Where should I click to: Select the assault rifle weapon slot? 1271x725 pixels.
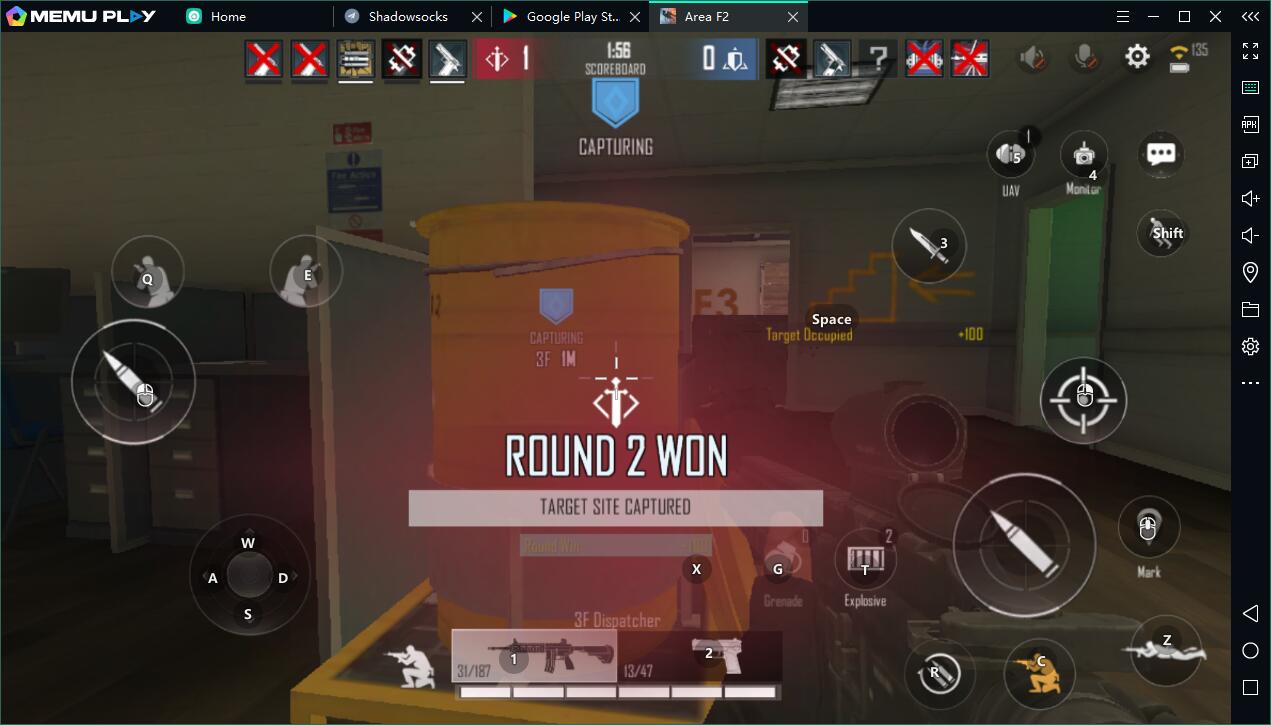coord(534,656)
